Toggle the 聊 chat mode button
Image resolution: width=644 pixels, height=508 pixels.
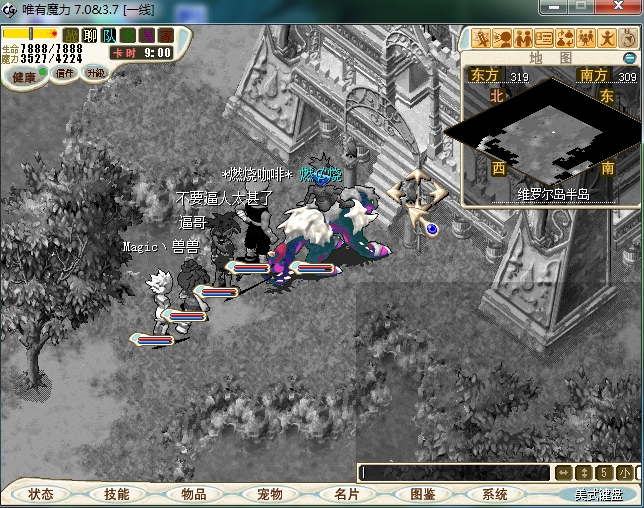[x=90, y=36]
